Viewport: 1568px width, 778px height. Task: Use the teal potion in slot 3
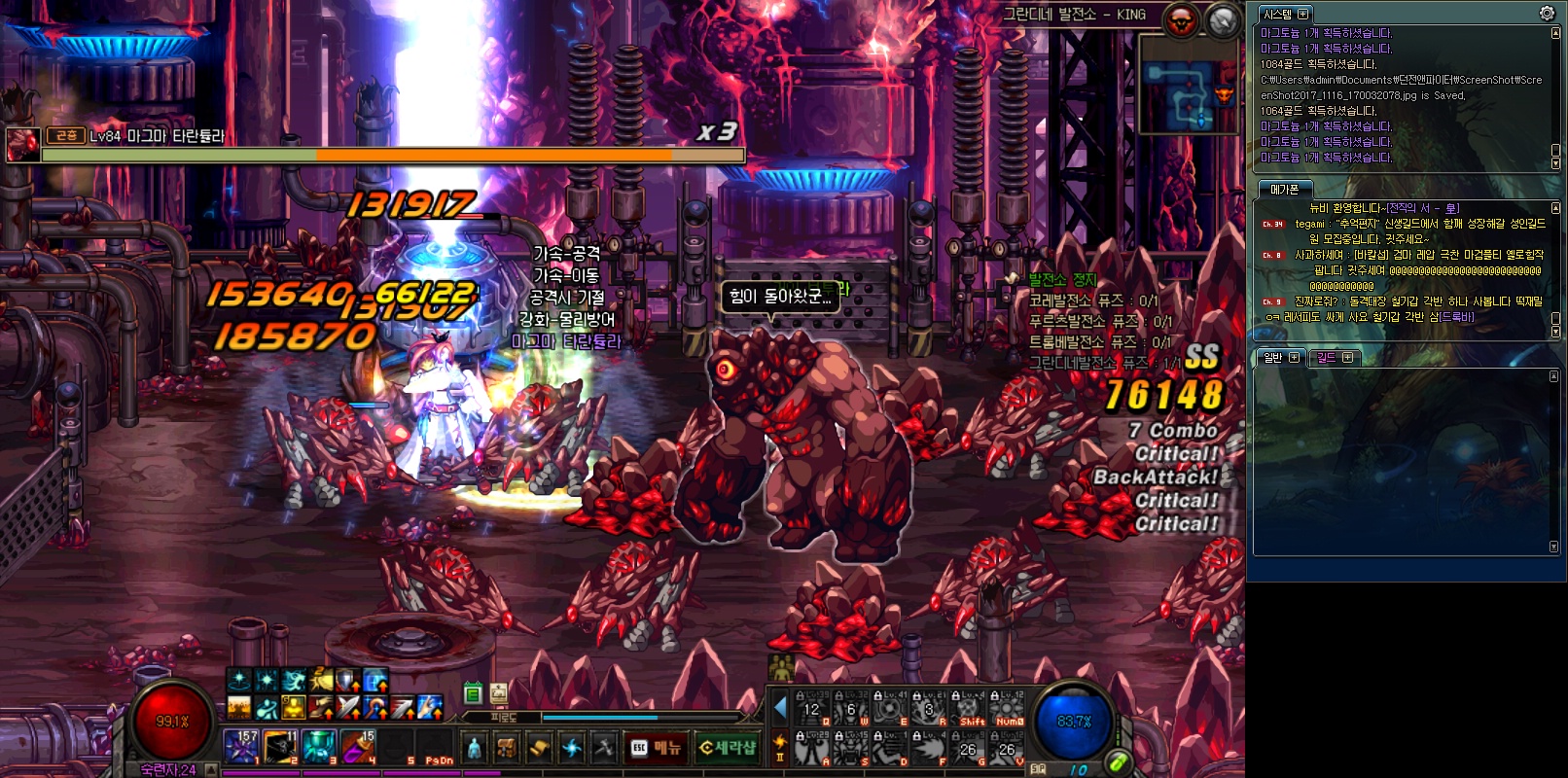pos(319,746)
